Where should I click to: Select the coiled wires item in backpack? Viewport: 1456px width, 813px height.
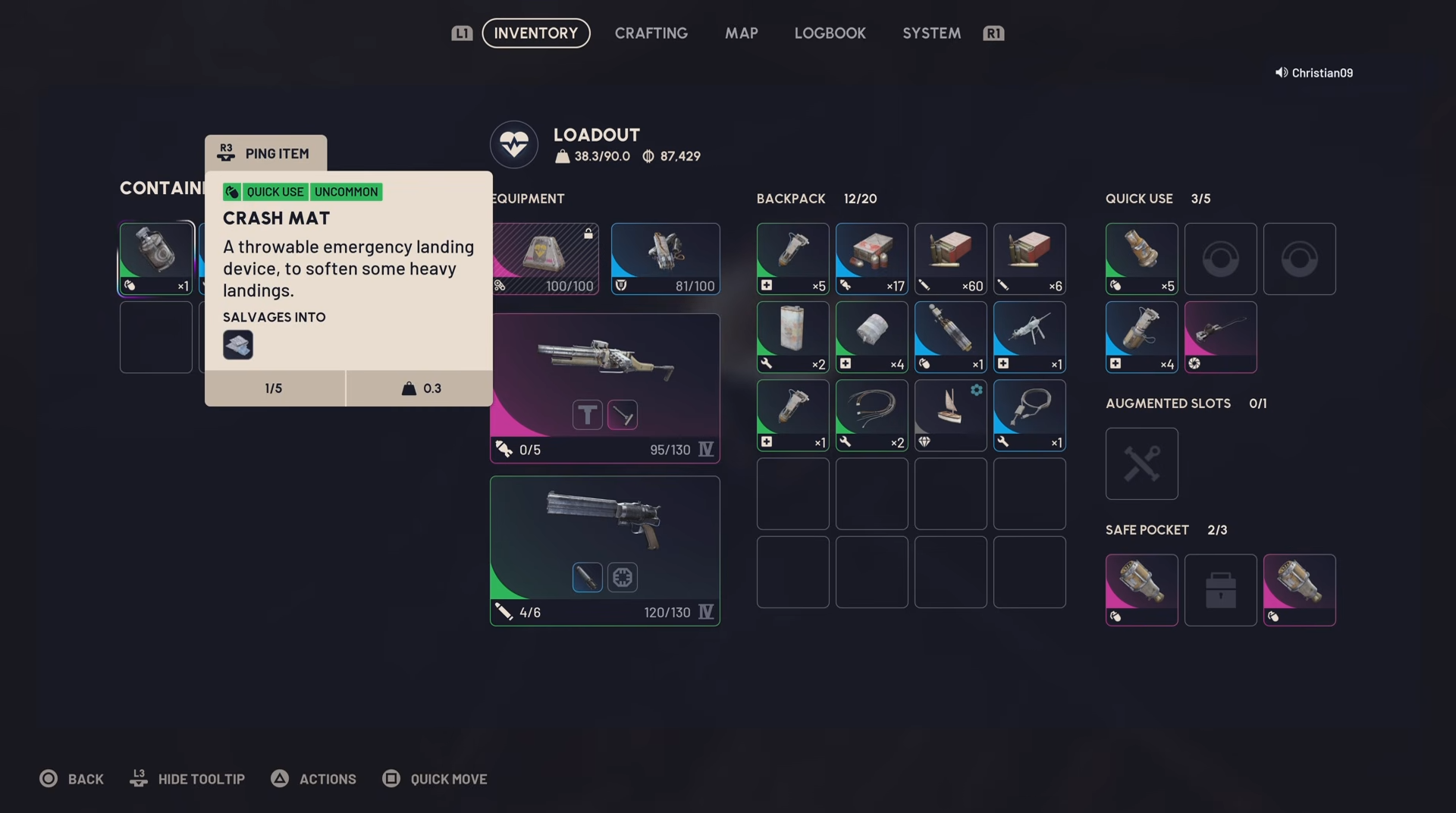871,415
